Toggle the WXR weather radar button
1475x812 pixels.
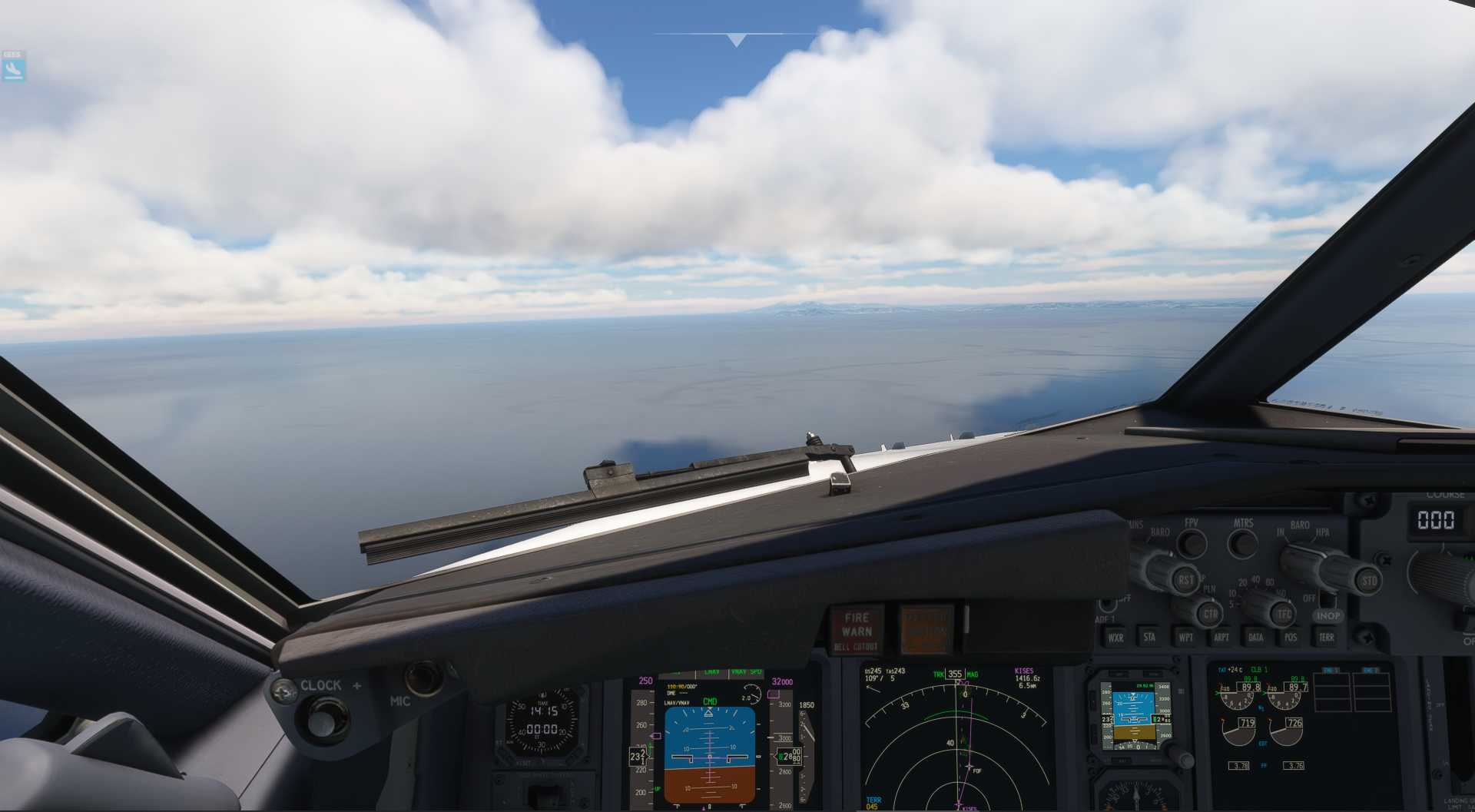tap(1115, 637)
